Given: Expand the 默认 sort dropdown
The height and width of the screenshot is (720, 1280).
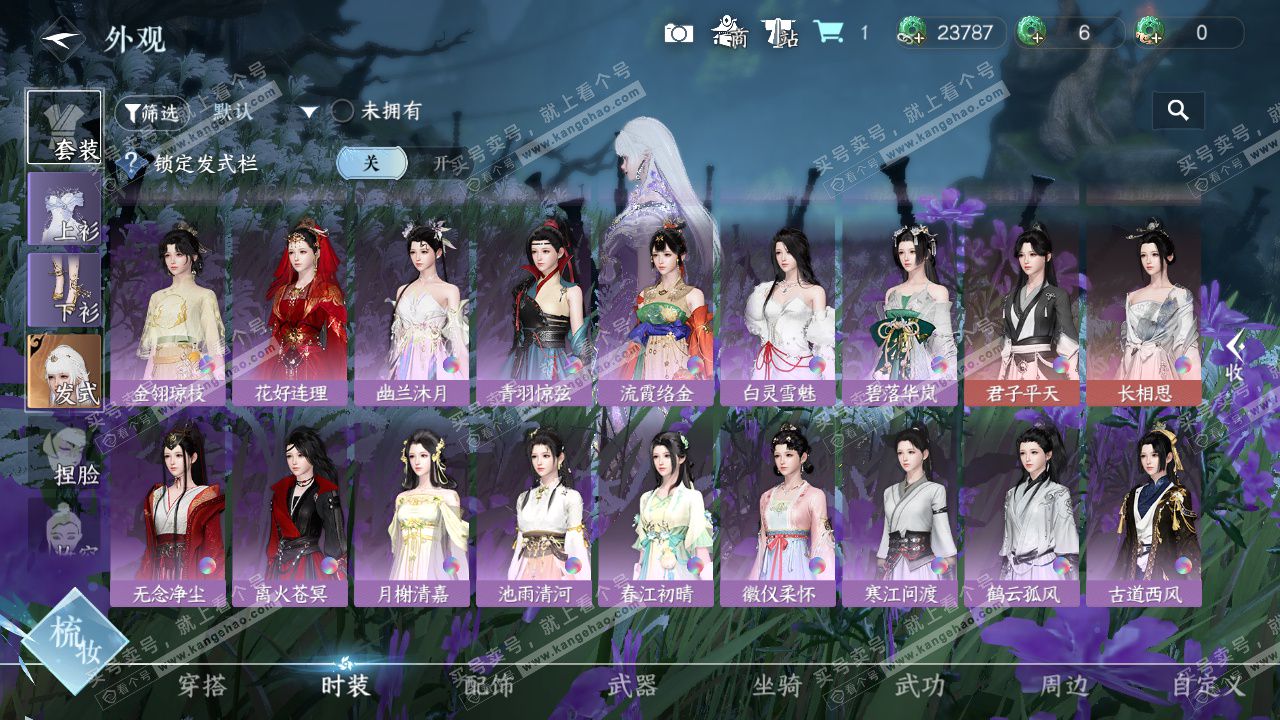Looking at the screenshot, I should [309, 113].
